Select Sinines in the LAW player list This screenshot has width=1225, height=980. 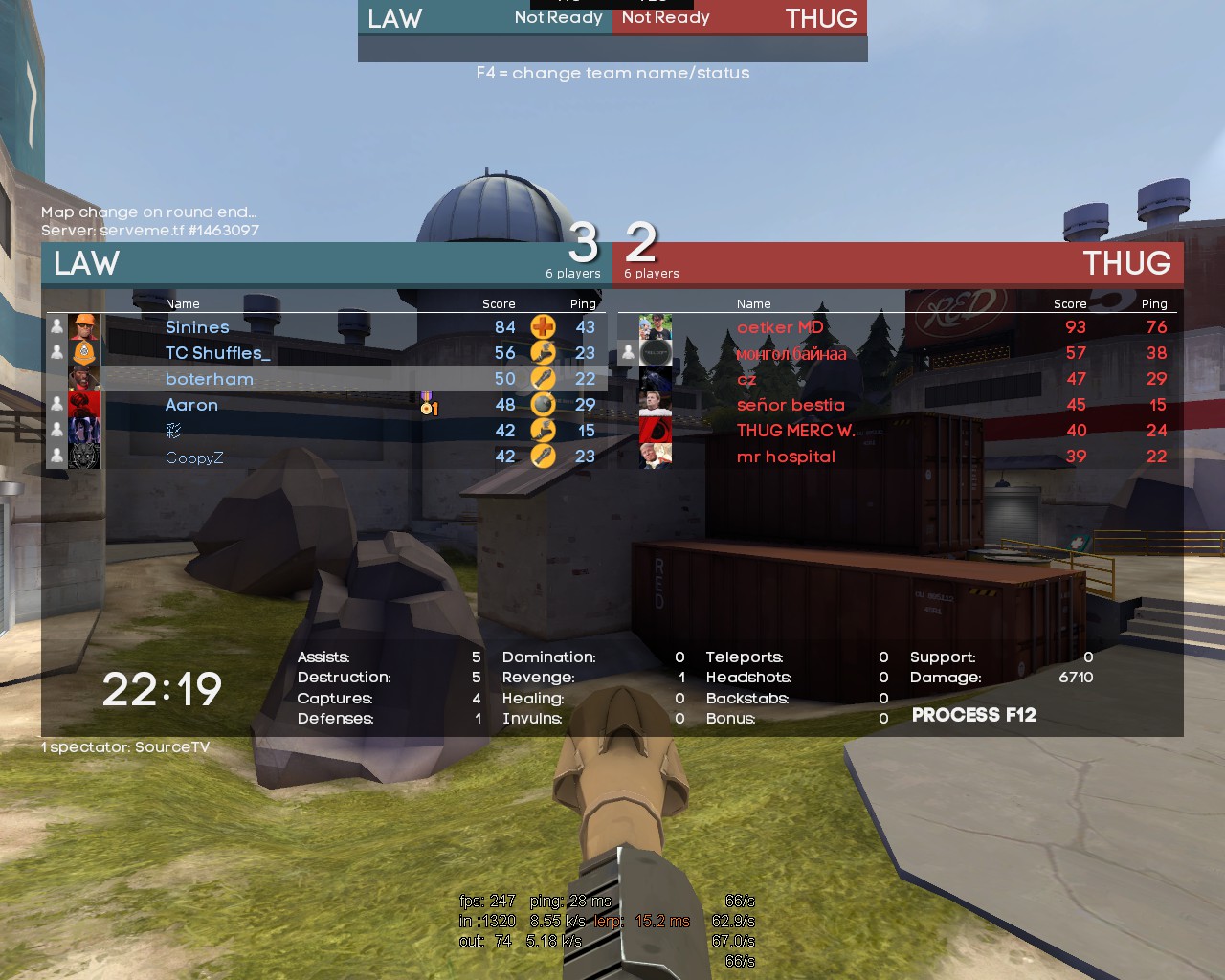pyautogui.click(x=197, y=327)
